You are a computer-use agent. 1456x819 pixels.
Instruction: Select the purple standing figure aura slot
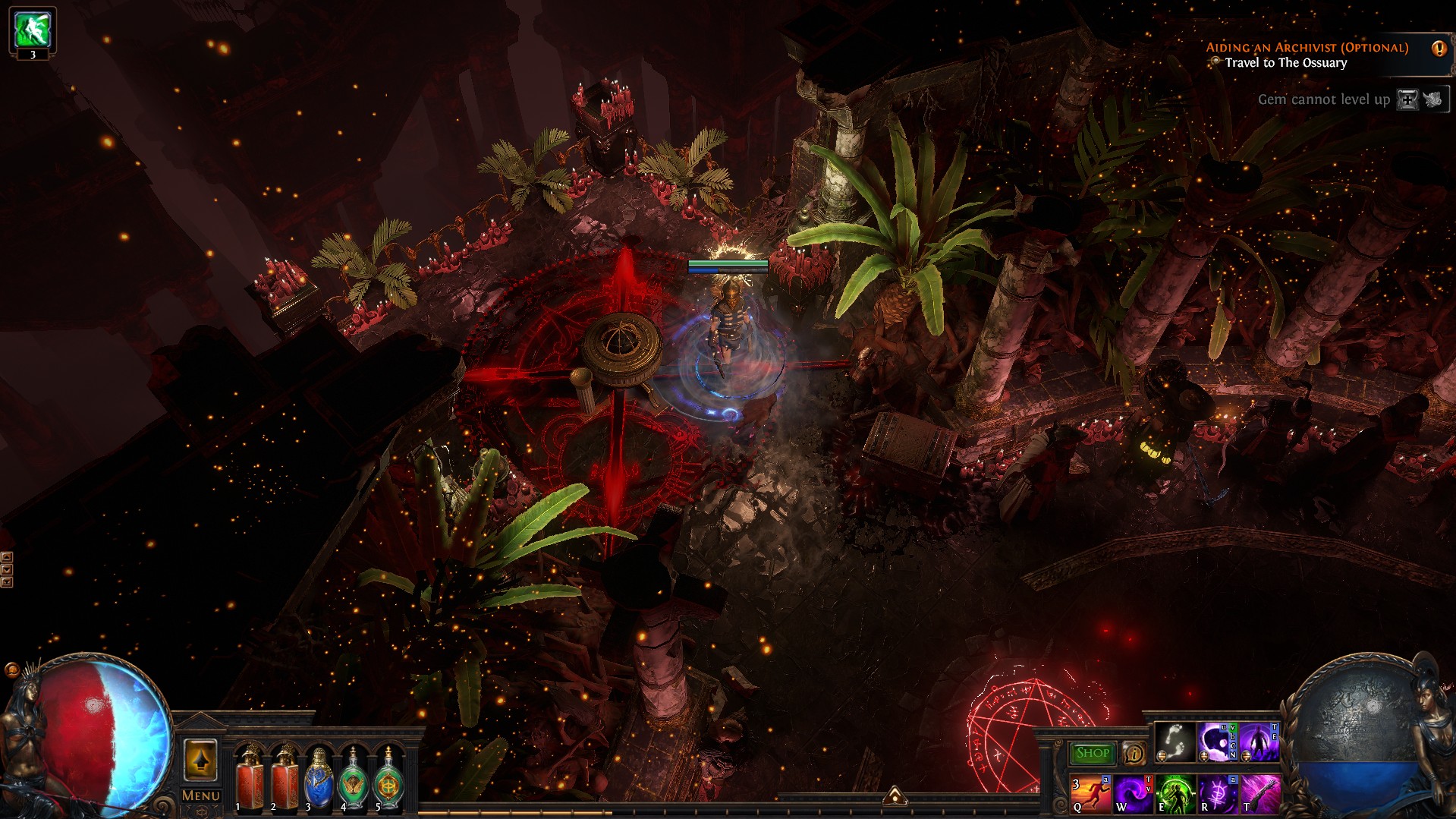(x=1259, y=742)
